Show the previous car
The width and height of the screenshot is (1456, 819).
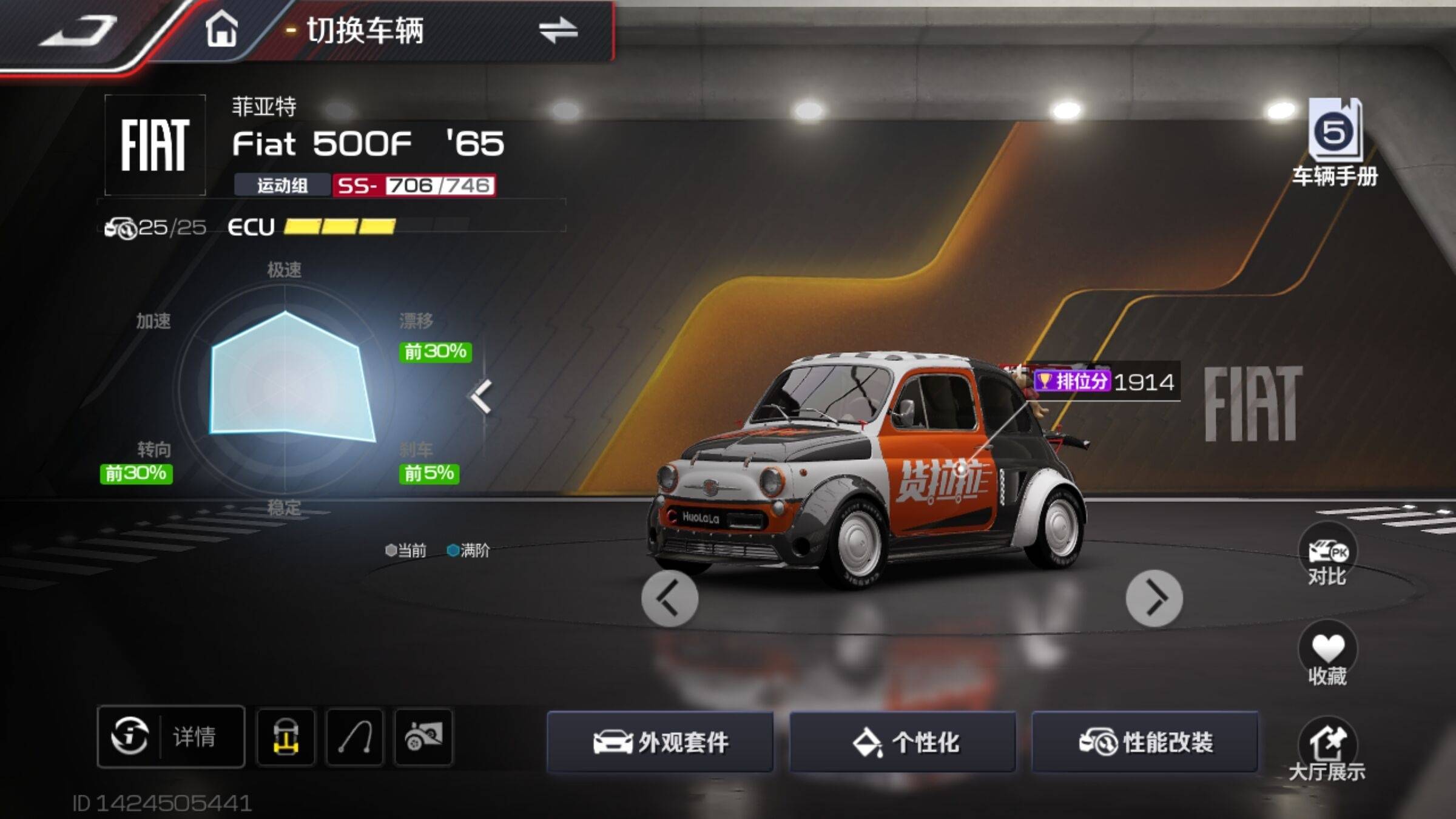[670, 598]
